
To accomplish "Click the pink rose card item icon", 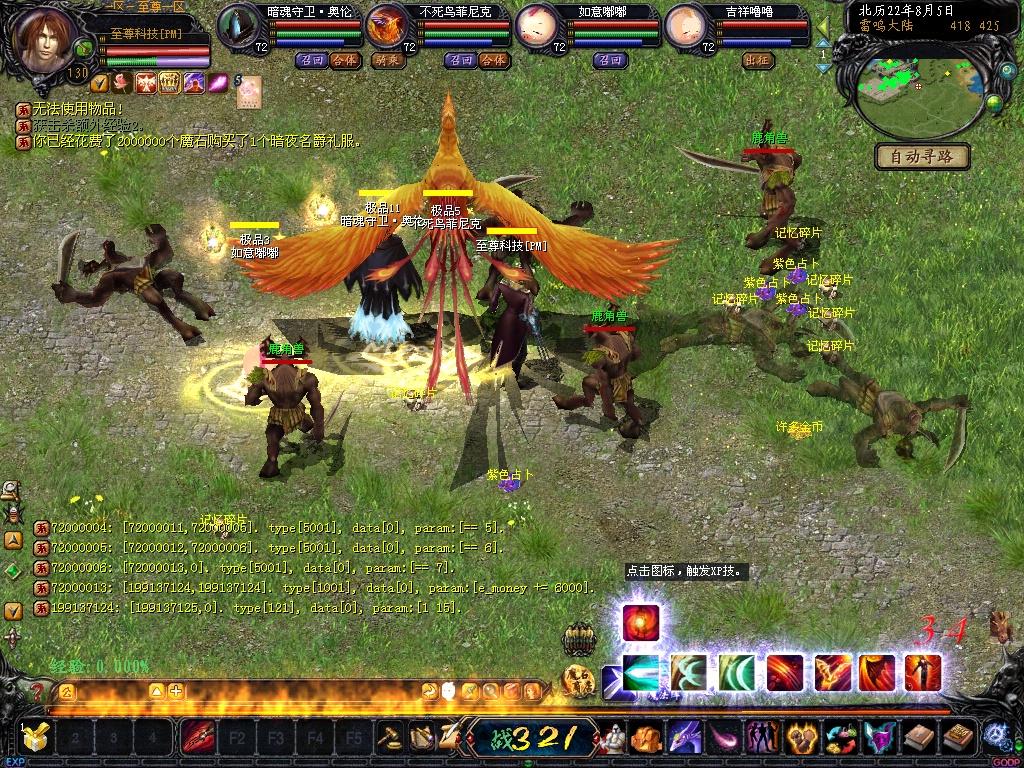I will [x=248, y=91].
